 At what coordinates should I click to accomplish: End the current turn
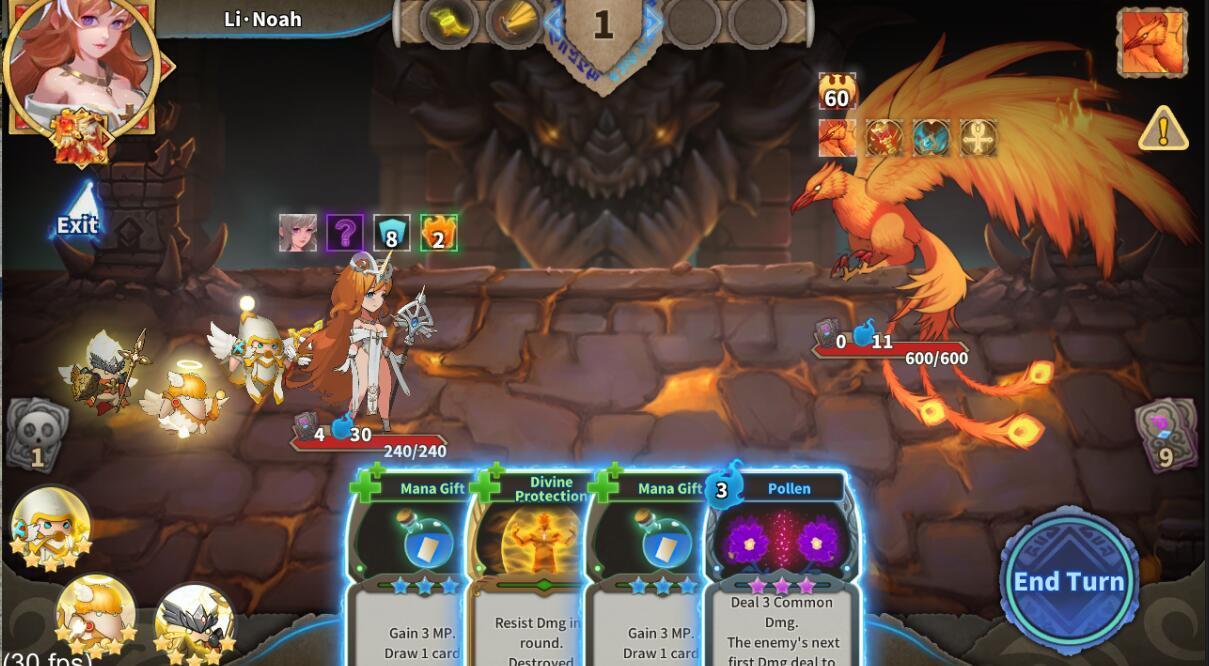pyautogui.click(x=1069, y=581)
